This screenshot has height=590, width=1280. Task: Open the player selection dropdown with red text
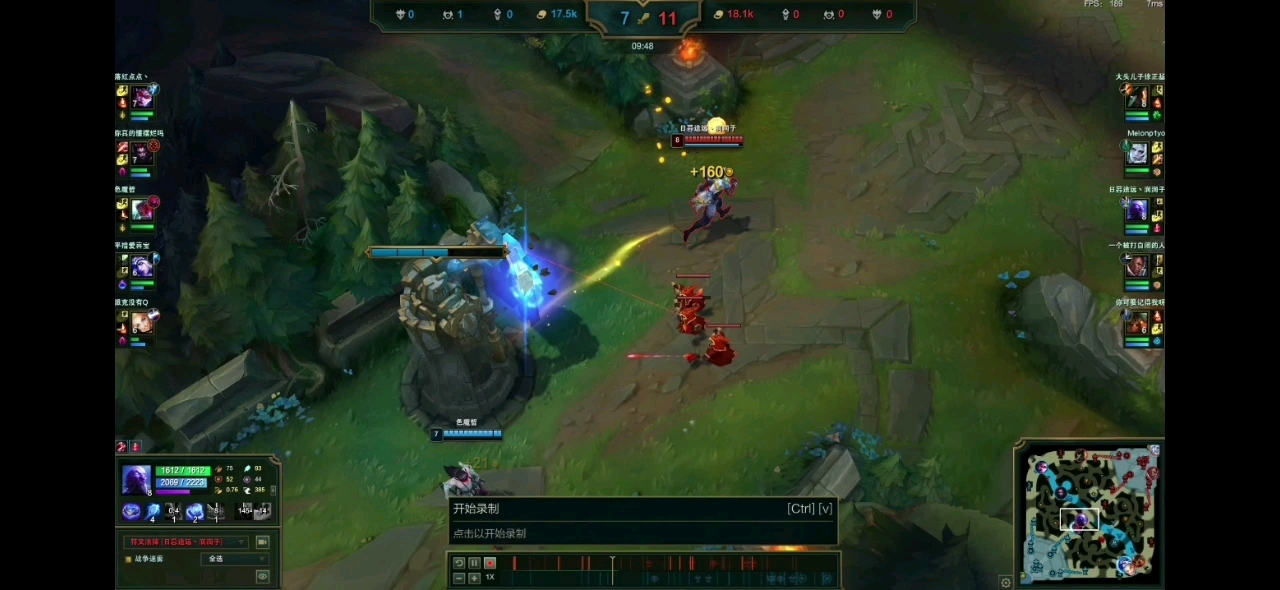click(186, 542)
